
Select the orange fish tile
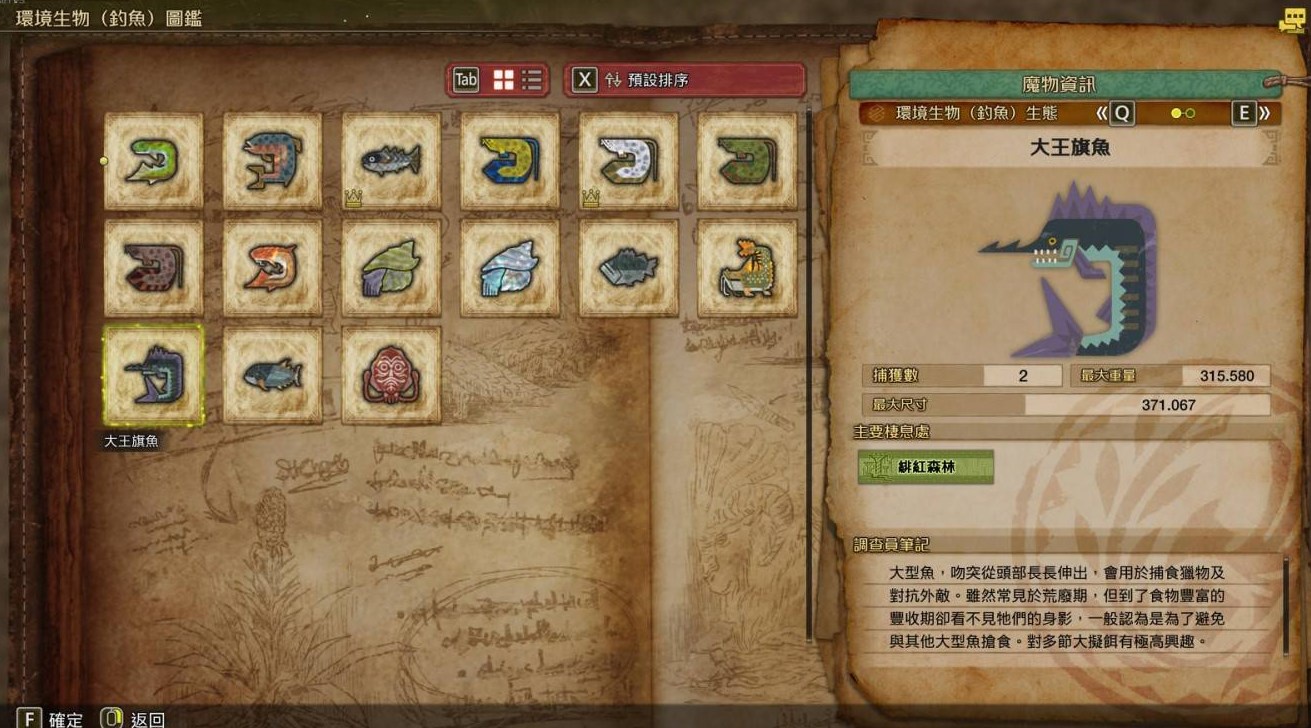tap(273, 268)
